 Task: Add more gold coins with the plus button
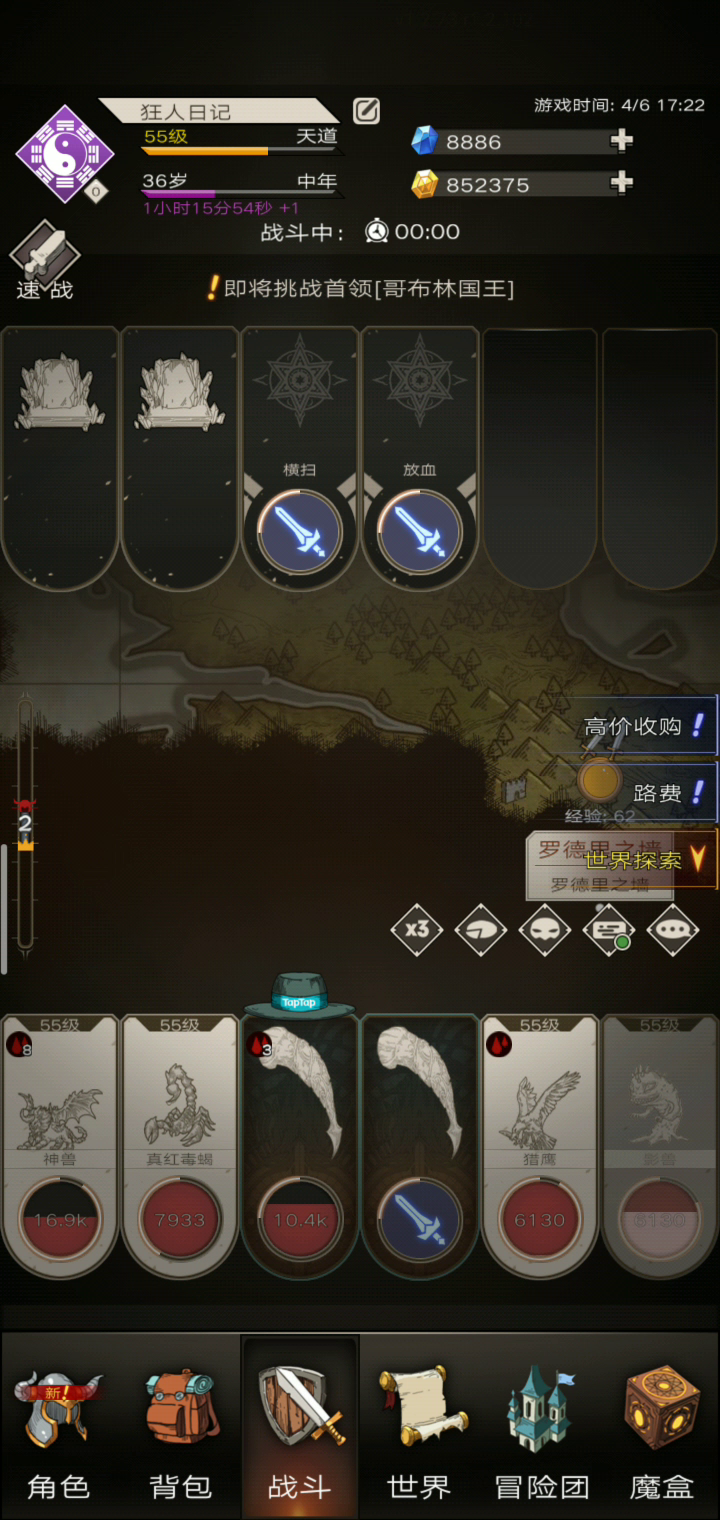click(622, 183)
